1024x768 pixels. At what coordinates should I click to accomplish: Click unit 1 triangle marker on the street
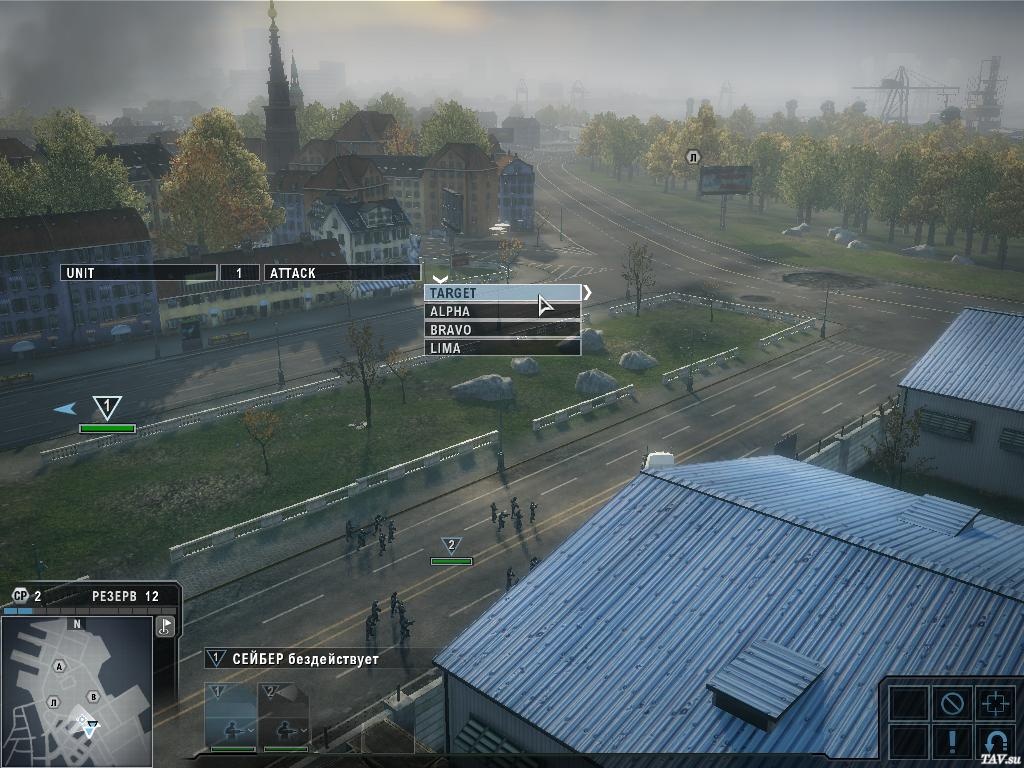coord(107,407)
